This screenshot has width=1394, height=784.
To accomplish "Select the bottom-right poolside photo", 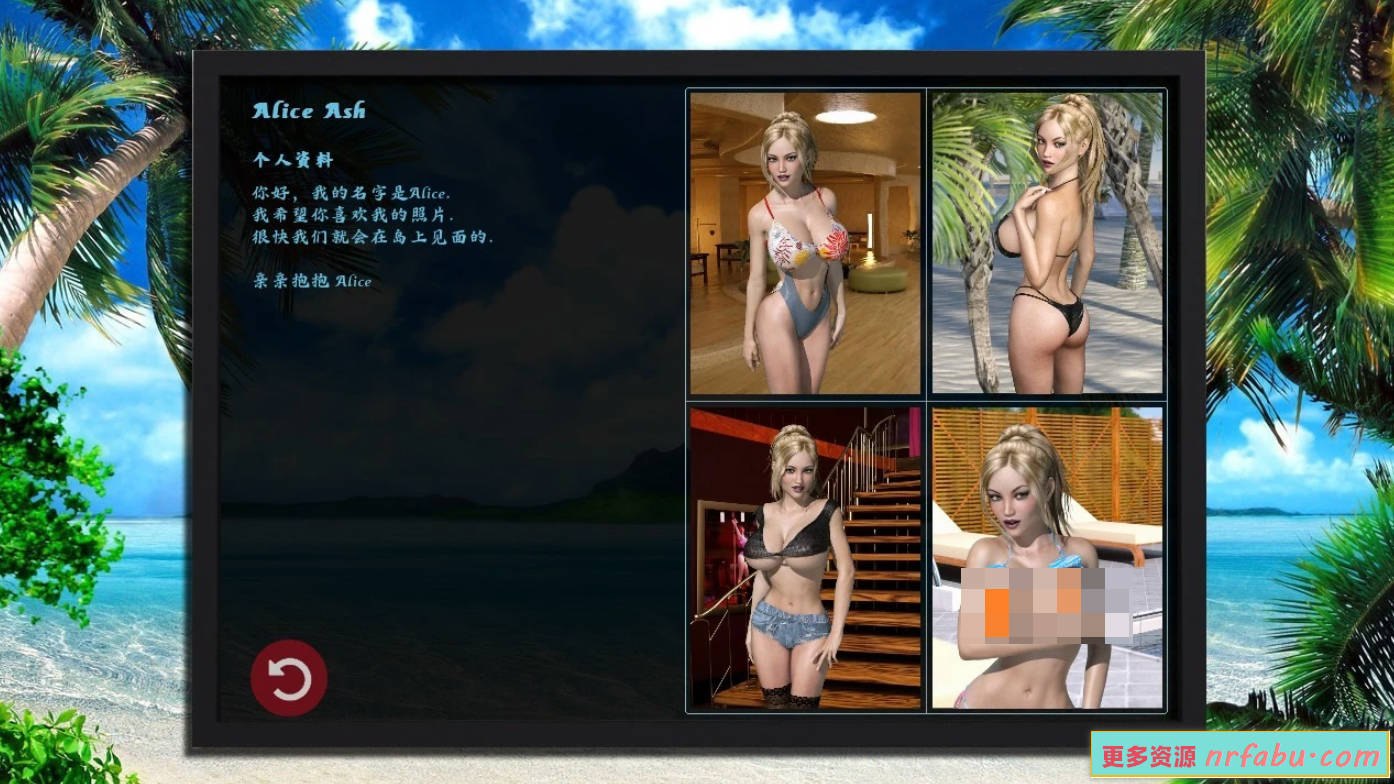I will (x=1047, y=556).
